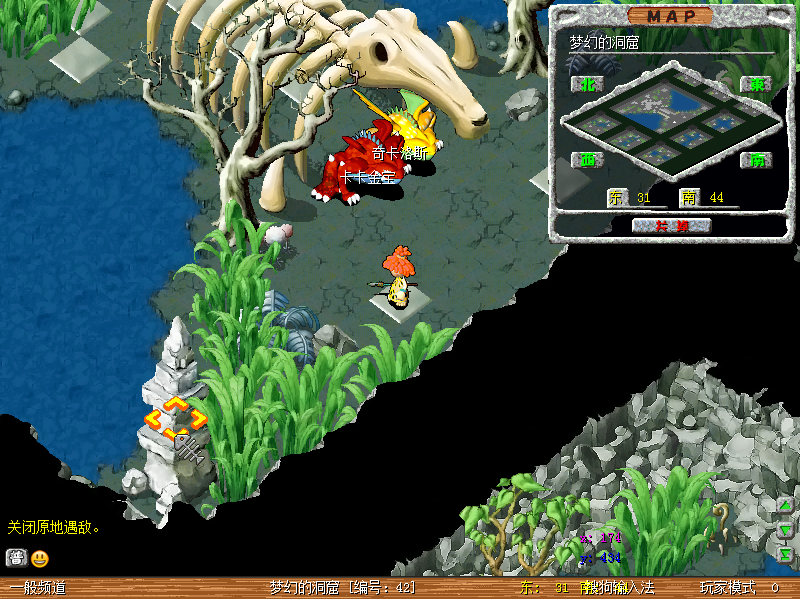Open the smiley emoticon picker
This screenshot has width=800, height=600.
(x=40, y=558)
